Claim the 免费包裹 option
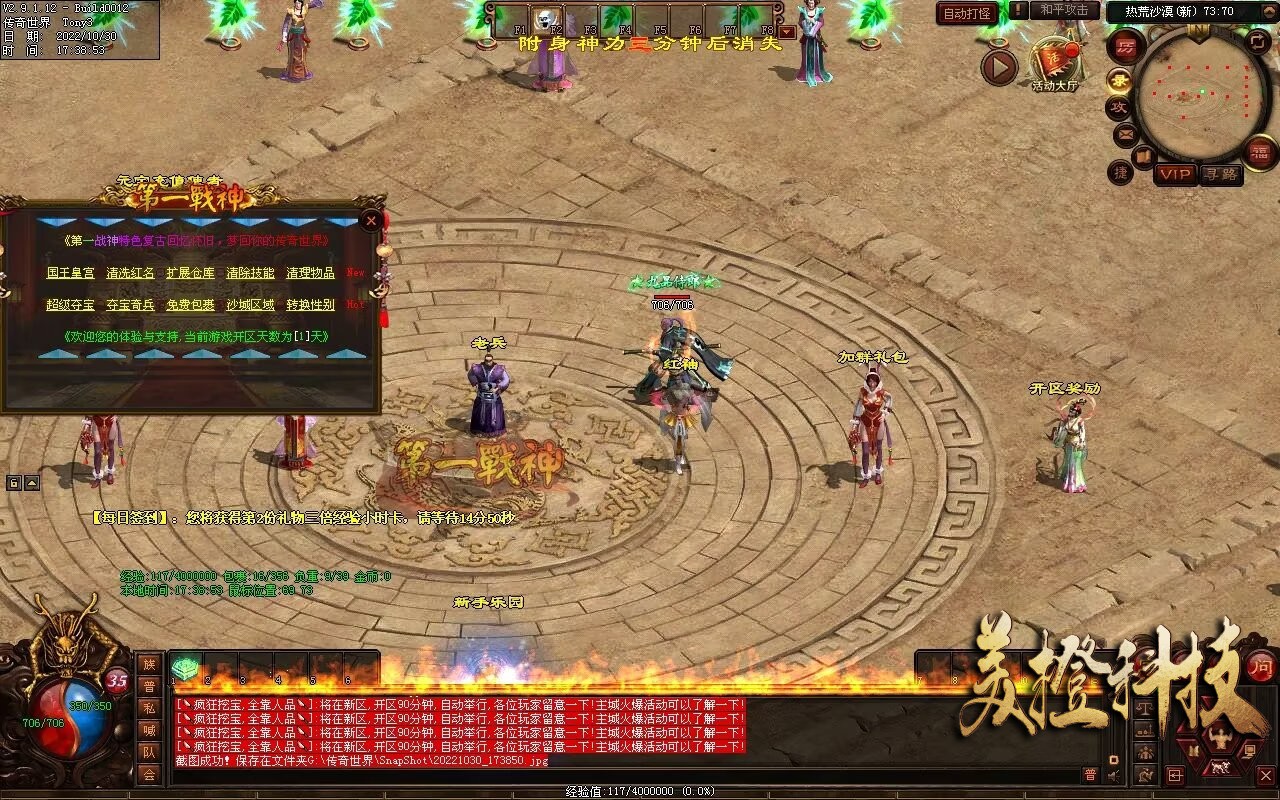1280x800 pixels. point(190,305)
